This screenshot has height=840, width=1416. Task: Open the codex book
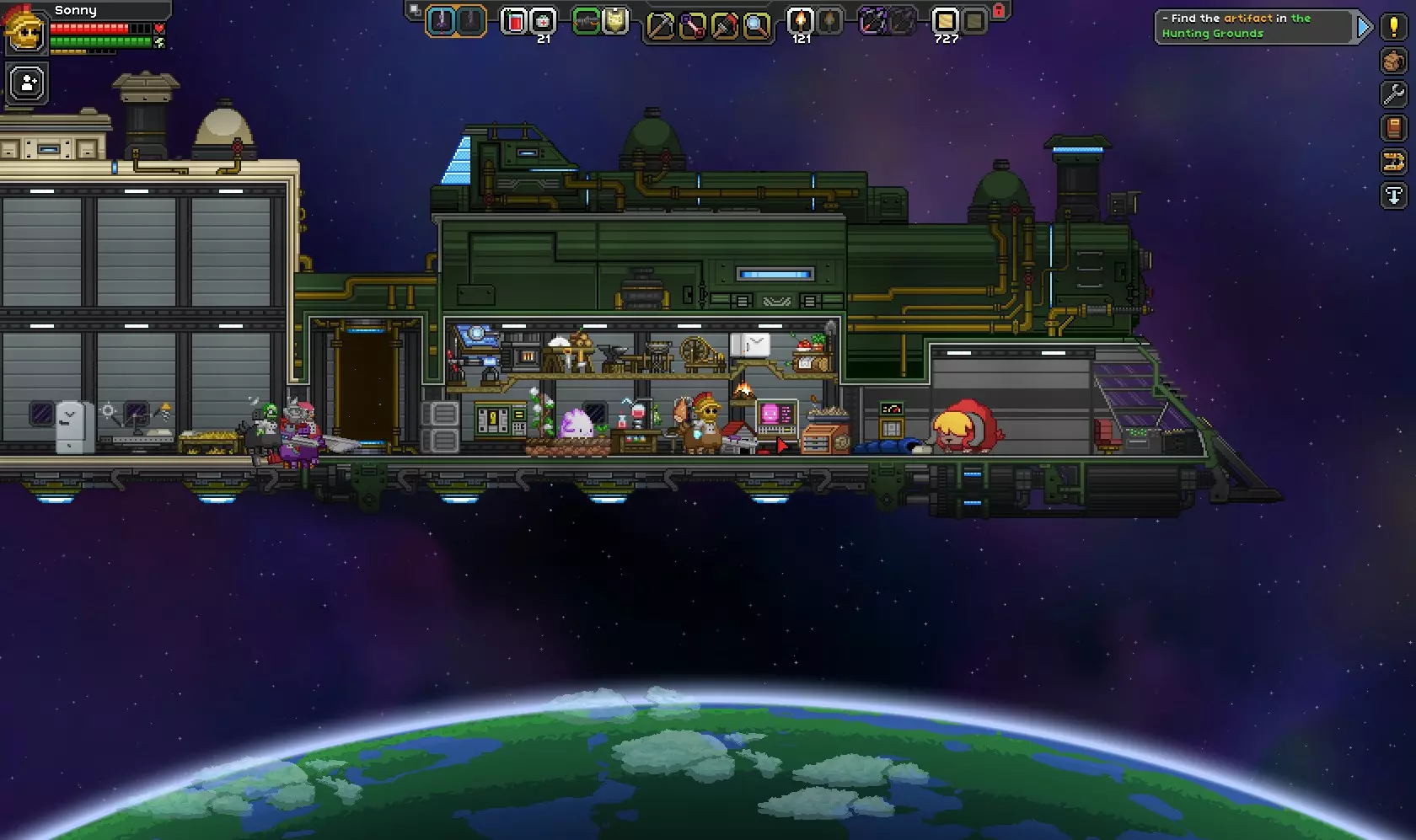1393,128
